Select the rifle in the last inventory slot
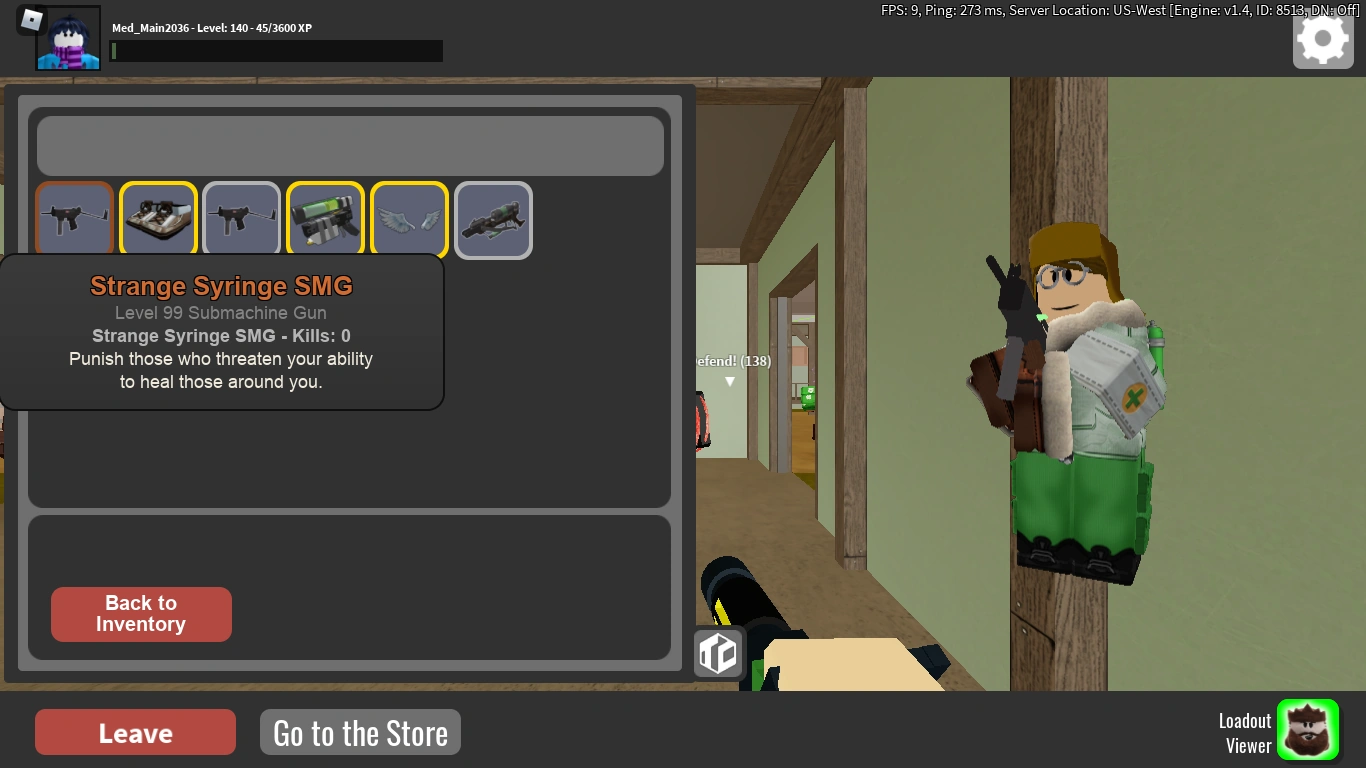 pos(493,219)
